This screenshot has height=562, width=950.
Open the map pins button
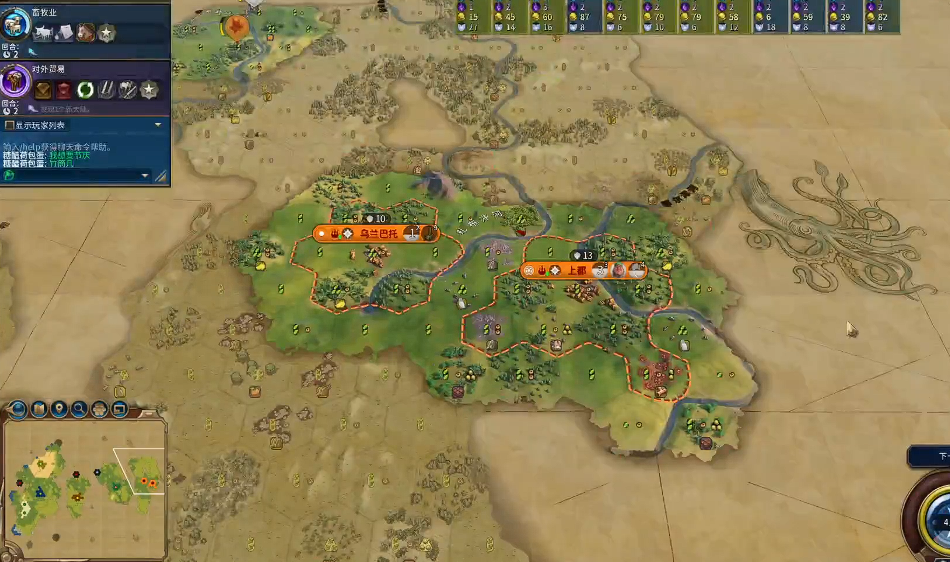tap(59, 409)
